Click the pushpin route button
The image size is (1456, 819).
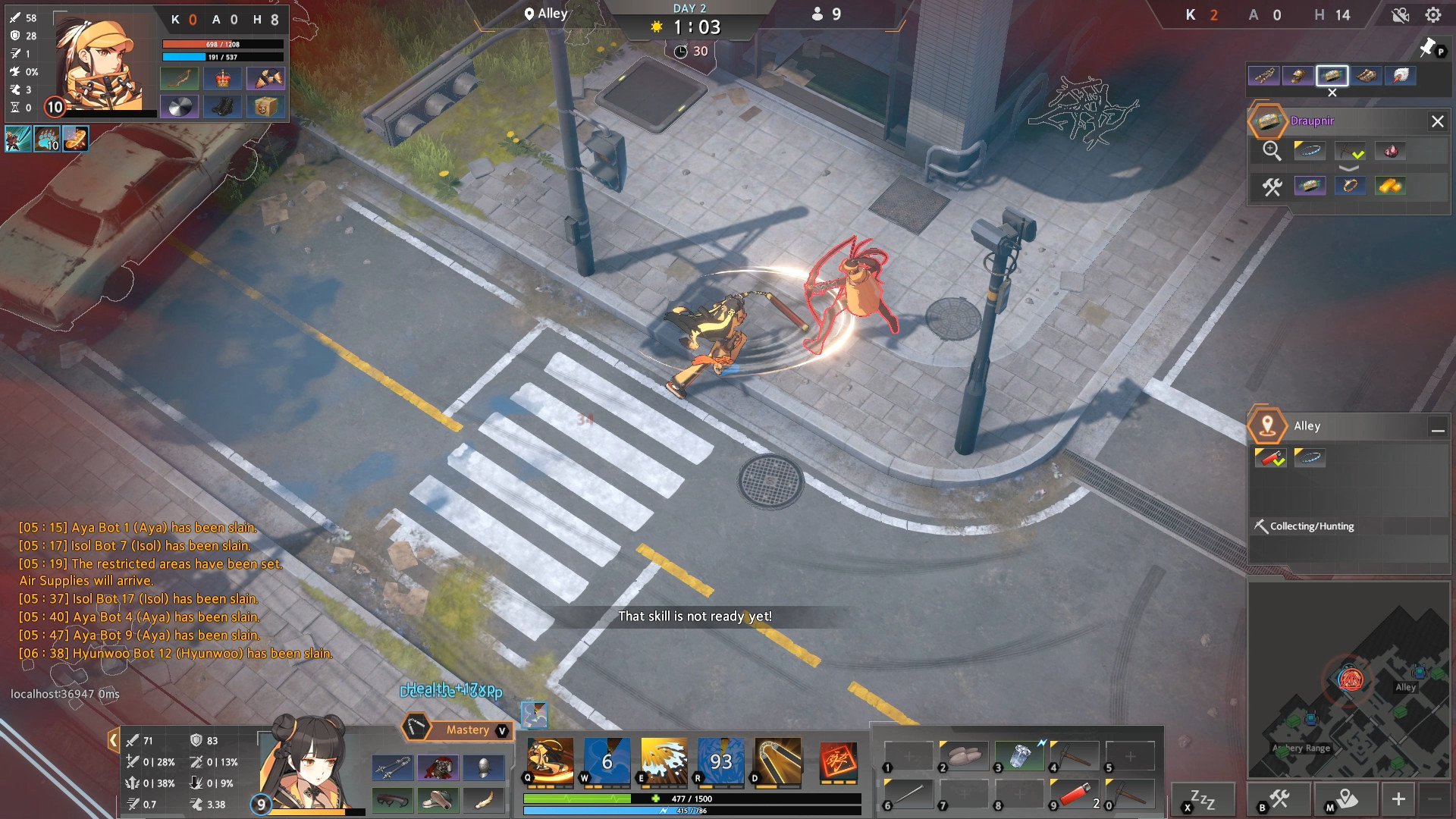tap(1427, 48)
